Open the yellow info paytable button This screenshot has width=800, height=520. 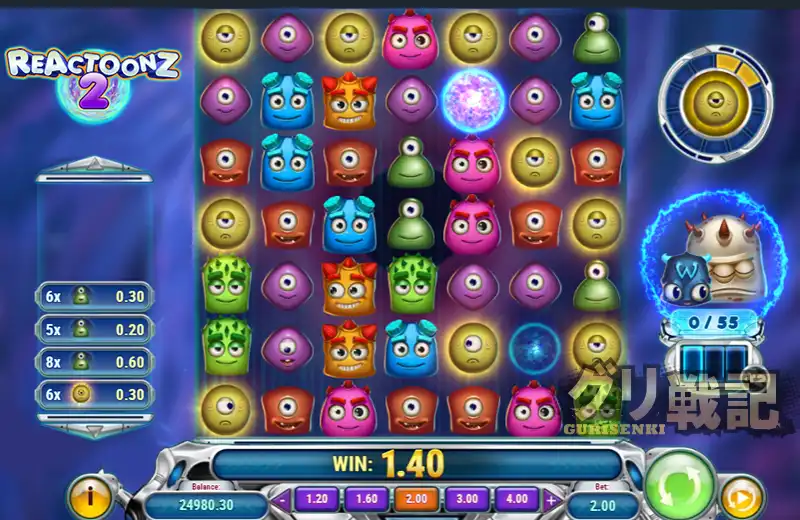[x=91, y=496]
